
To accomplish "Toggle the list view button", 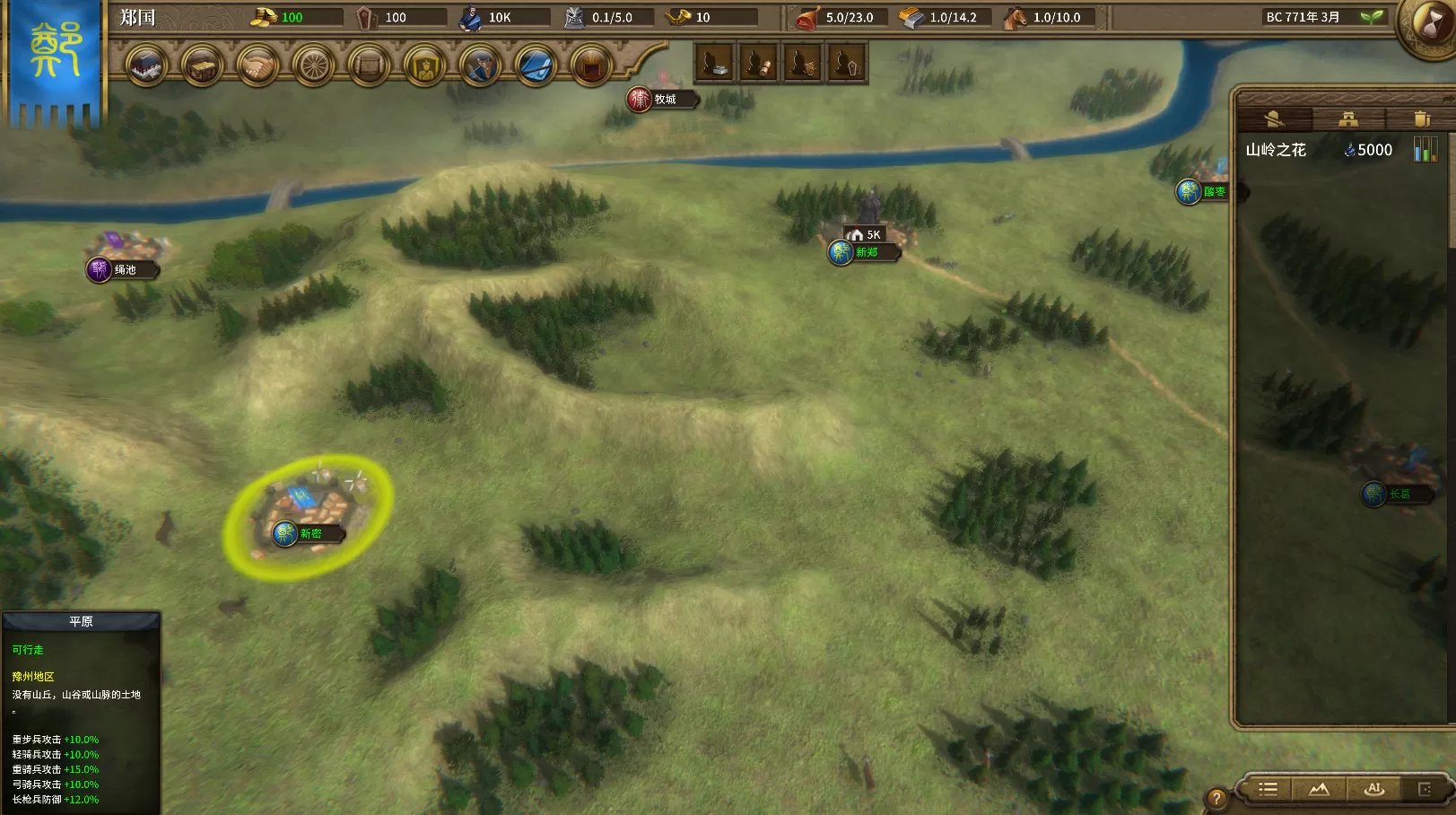I will click(x=1268, y=789).
